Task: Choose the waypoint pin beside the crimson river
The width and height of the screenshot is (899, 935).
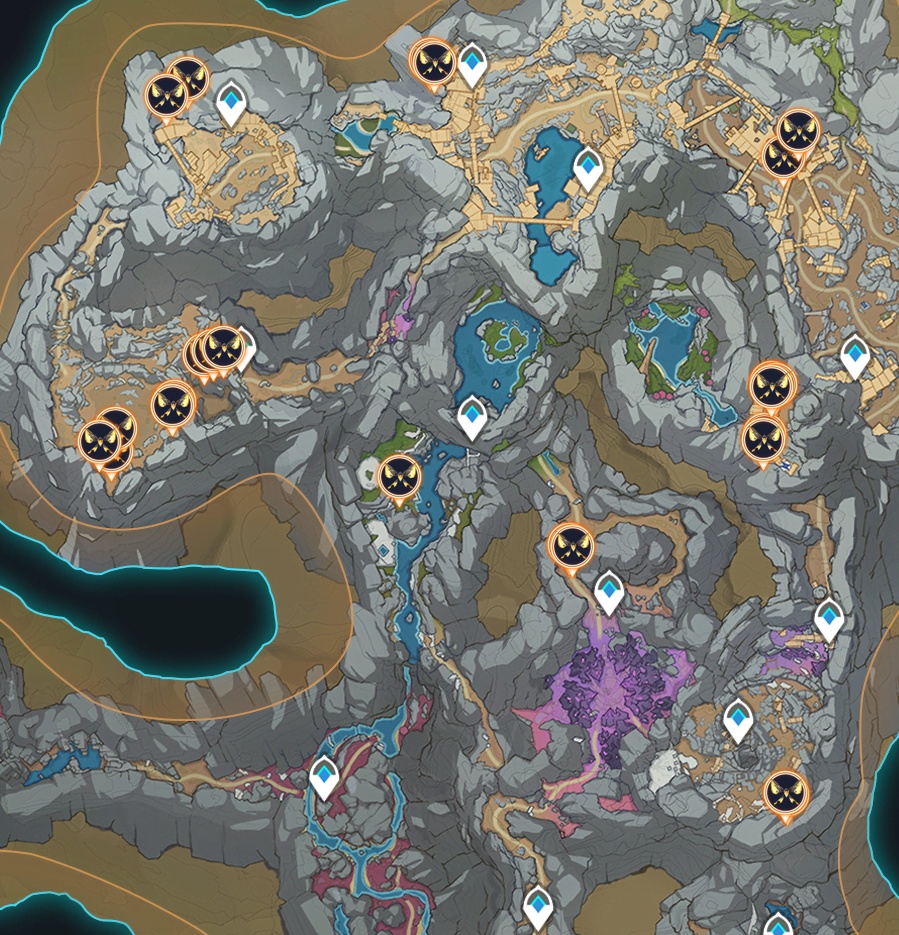Action: tap(324, 776)
